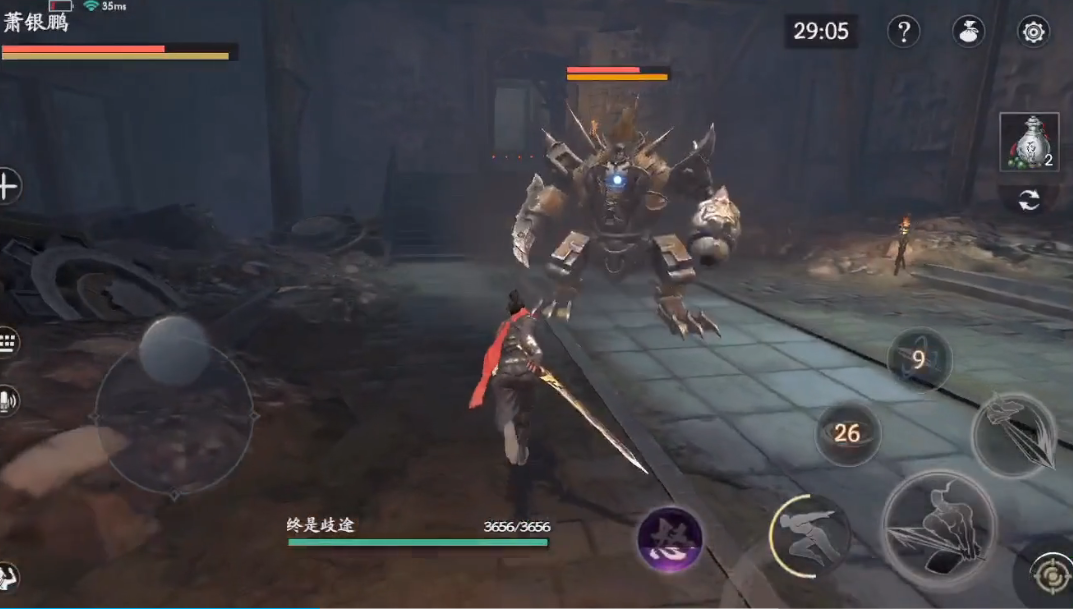Use the healing potion jar item
The width and height of the screenshot is (1073, 609).
coord(1028,142)
